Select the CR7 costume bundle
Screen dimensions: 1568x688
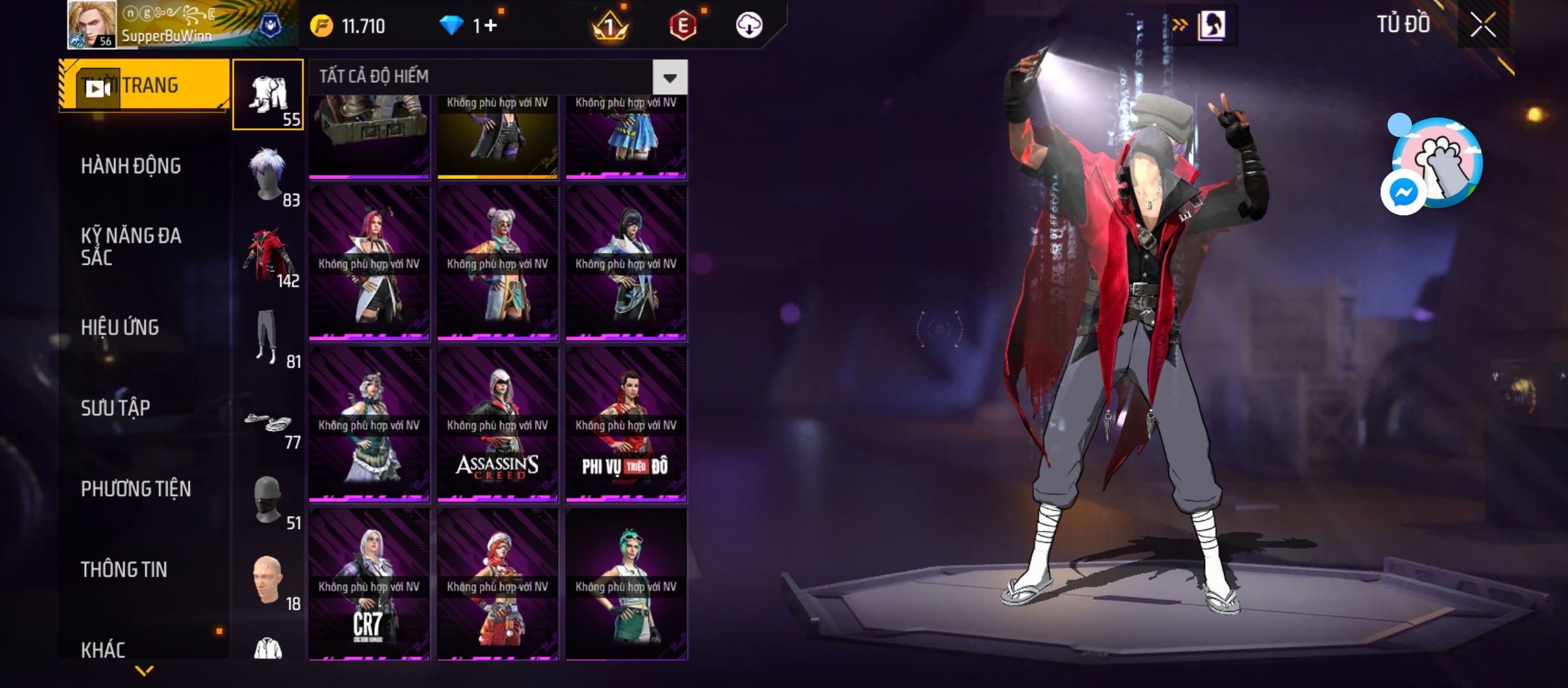[369, 584]
